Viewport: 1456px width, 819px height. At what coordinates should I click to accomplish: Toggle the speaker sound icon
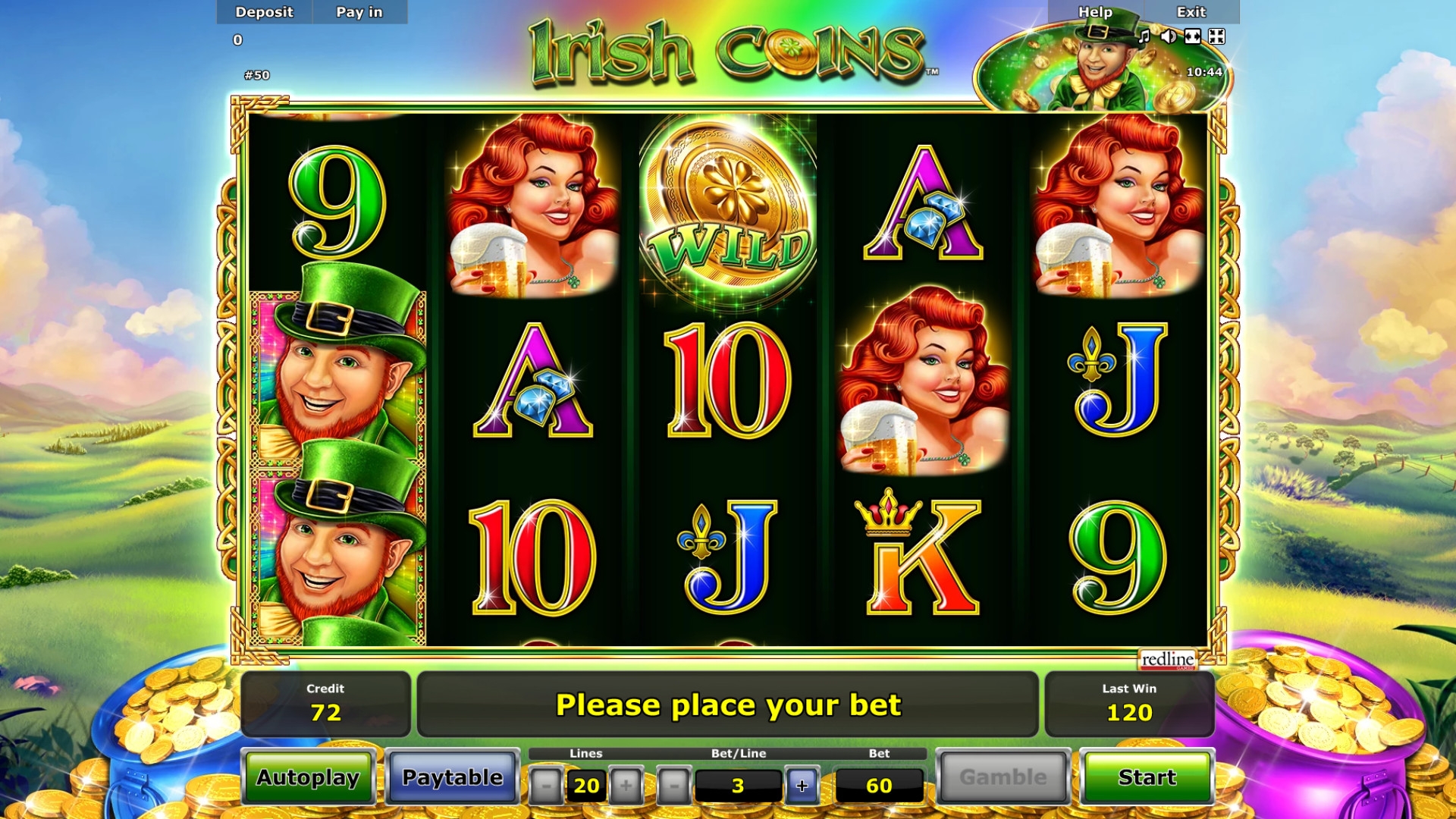click(1169, 36)
